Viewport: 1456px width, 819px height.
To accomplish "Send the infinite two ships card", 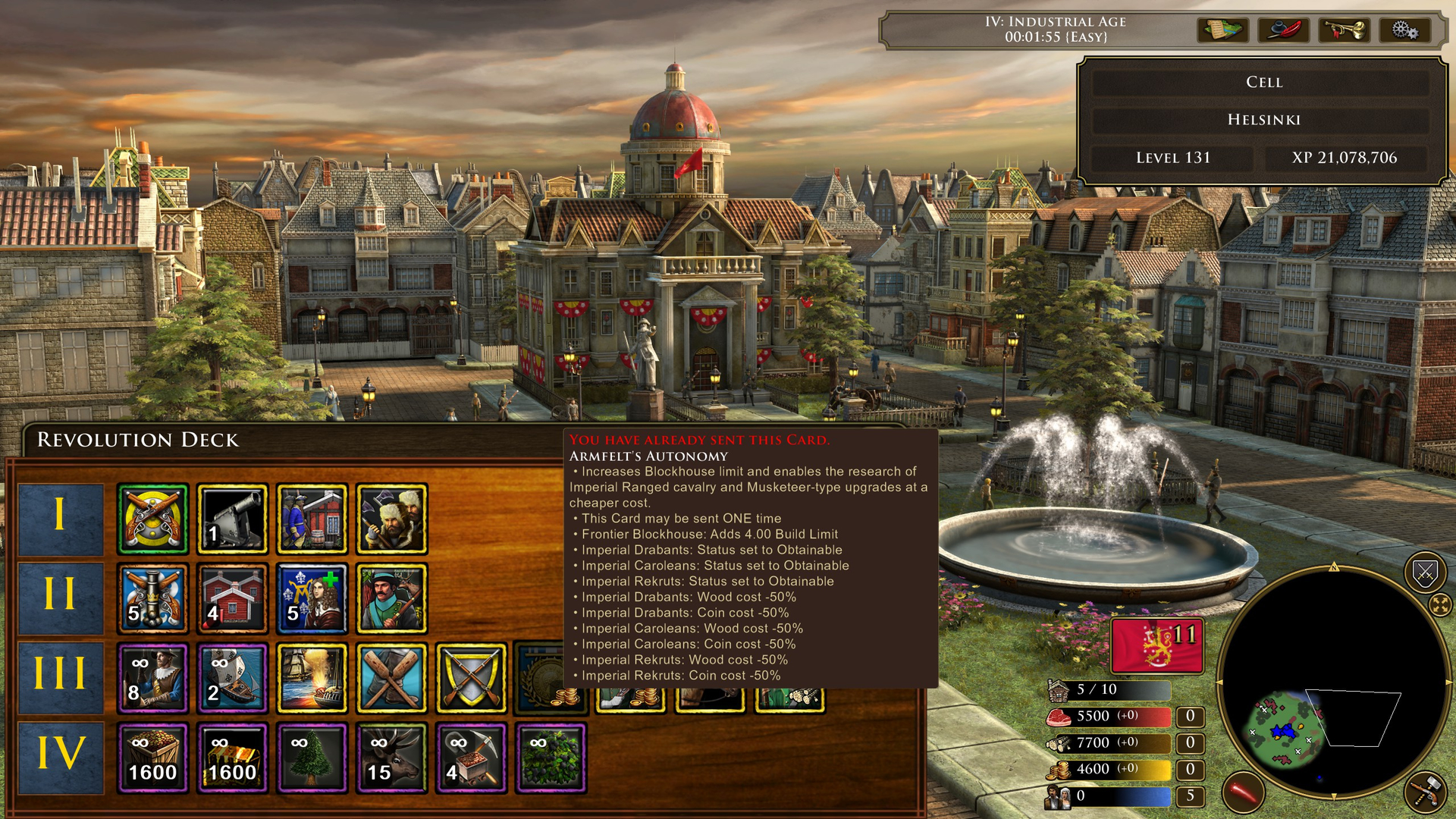I will point(232,679).
